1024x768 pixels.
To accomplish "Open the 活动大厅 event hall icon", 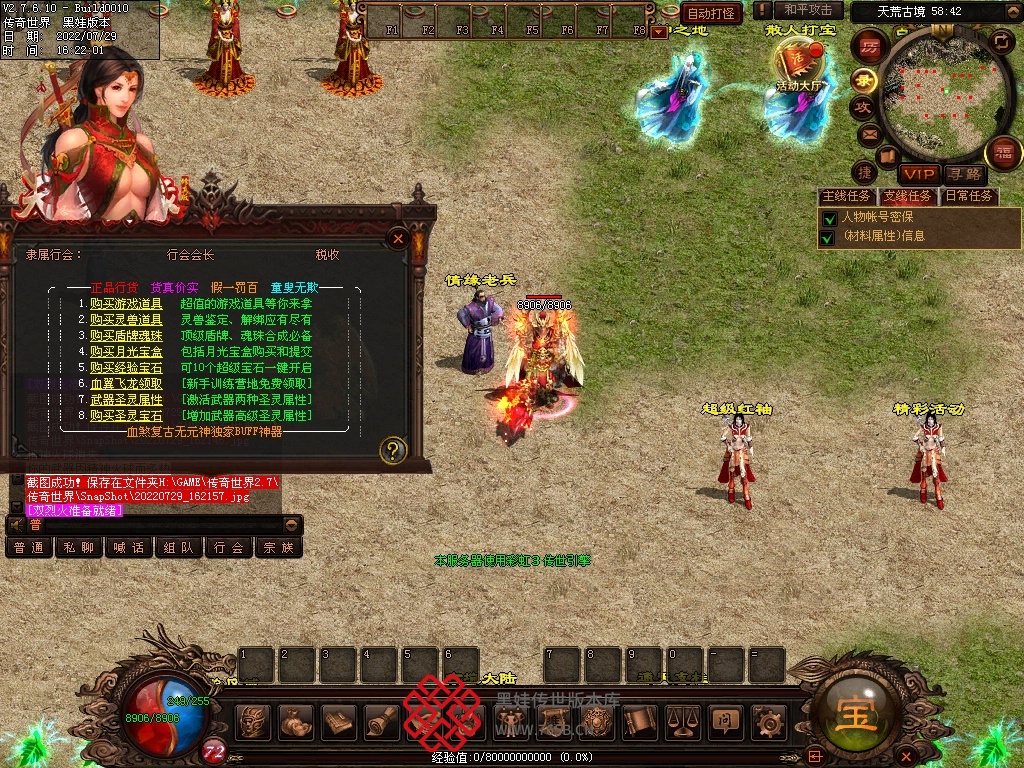I will click(x=798, y=68).
